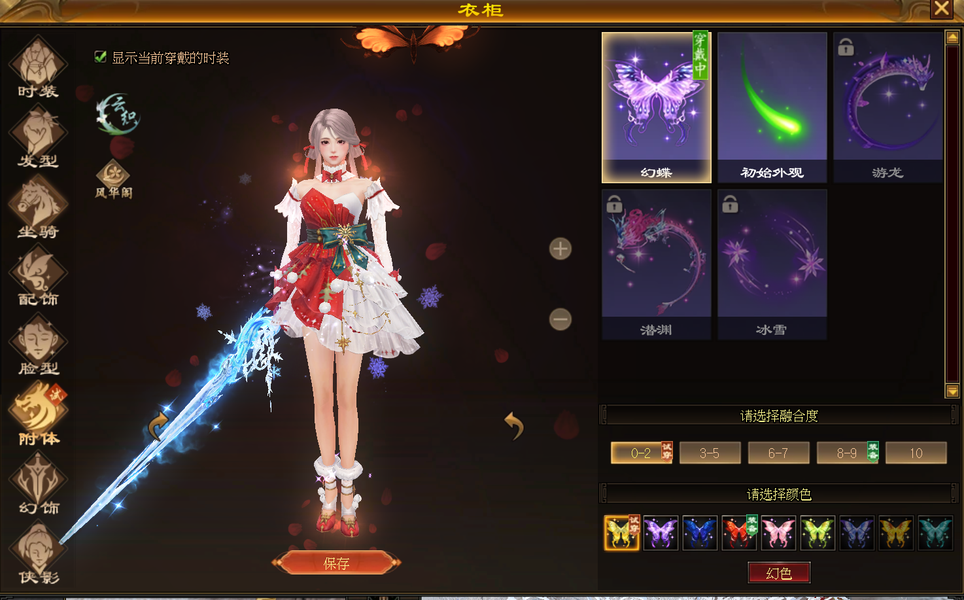Image resolution: width=964 pixels, height=600 pixels.
Task: Open the 脸型 face tab
Action: 38,343
